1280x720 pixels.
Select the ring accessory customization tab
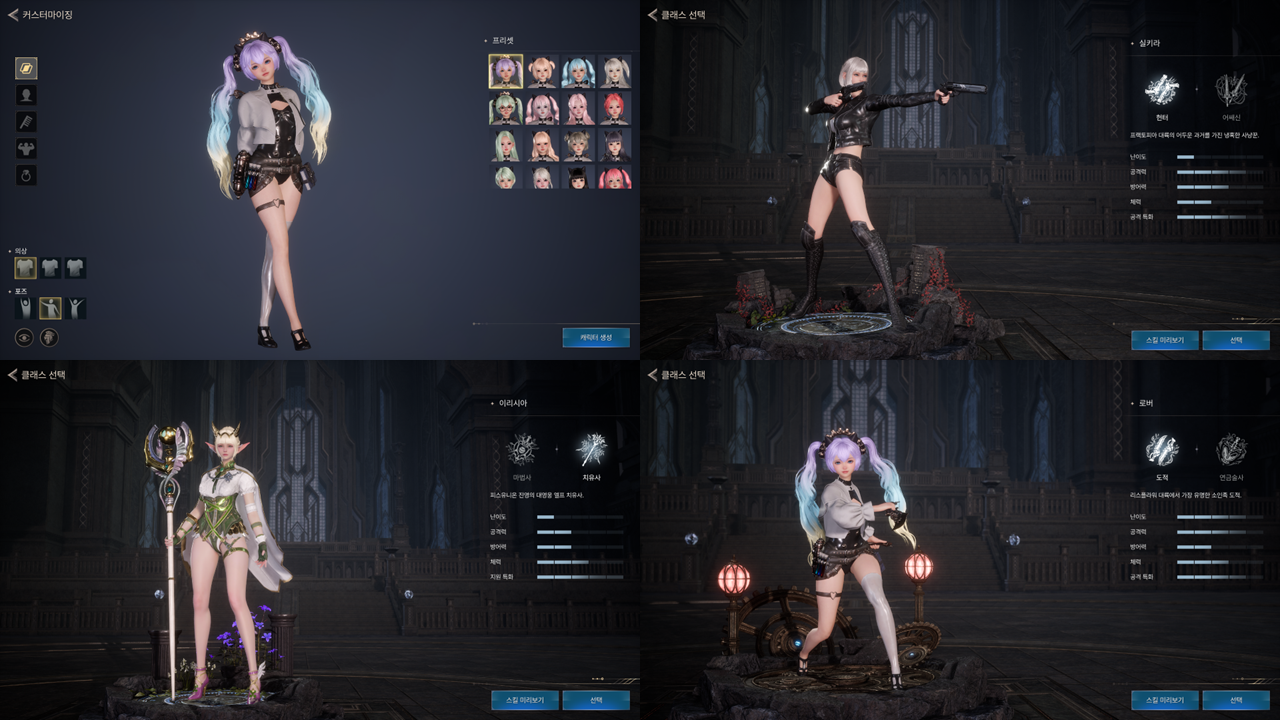(x=26, y=176)
